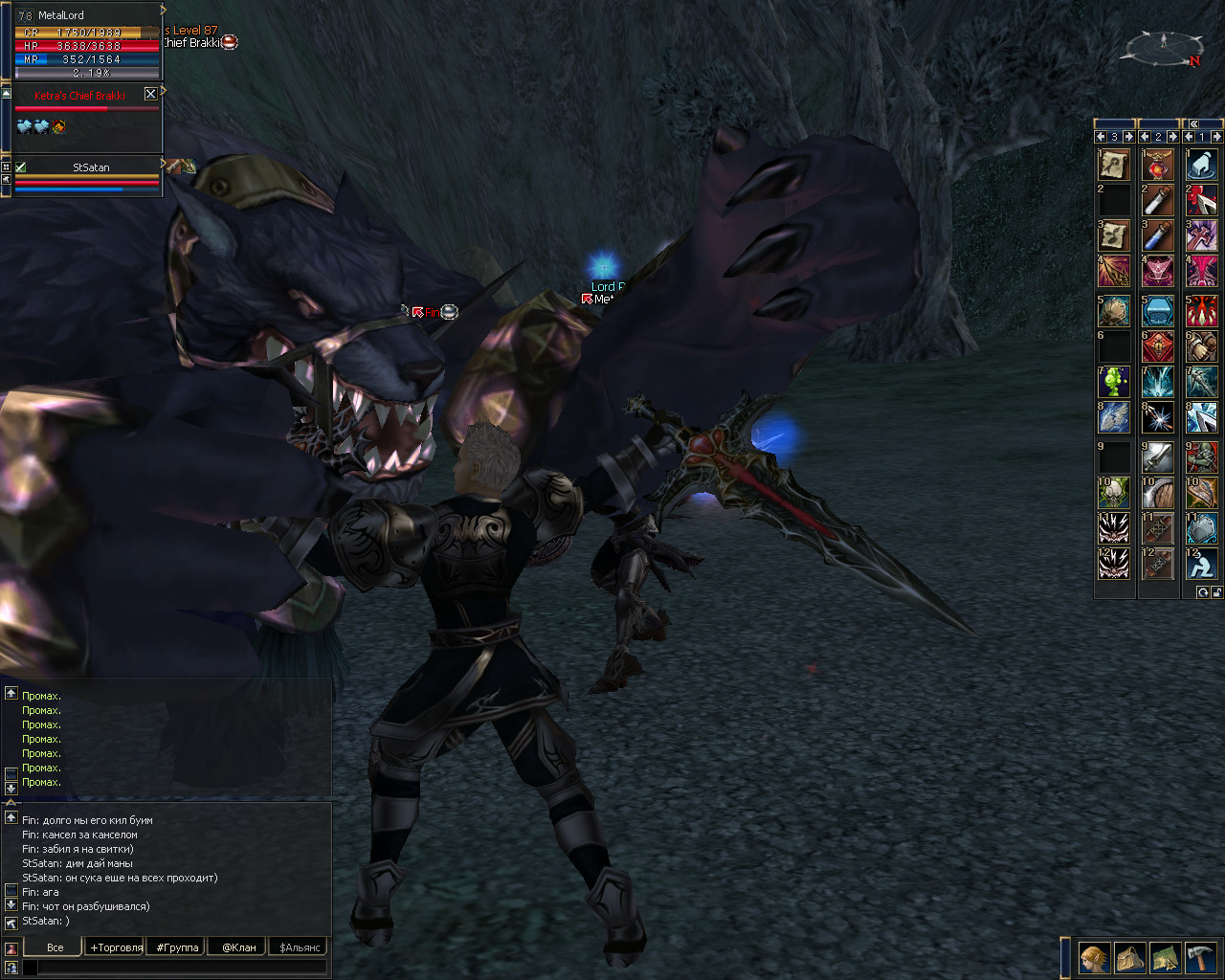Open the compass radar
This screenshot has height=980, width=1225.
pyautogui.click(x=1164, y=47)
